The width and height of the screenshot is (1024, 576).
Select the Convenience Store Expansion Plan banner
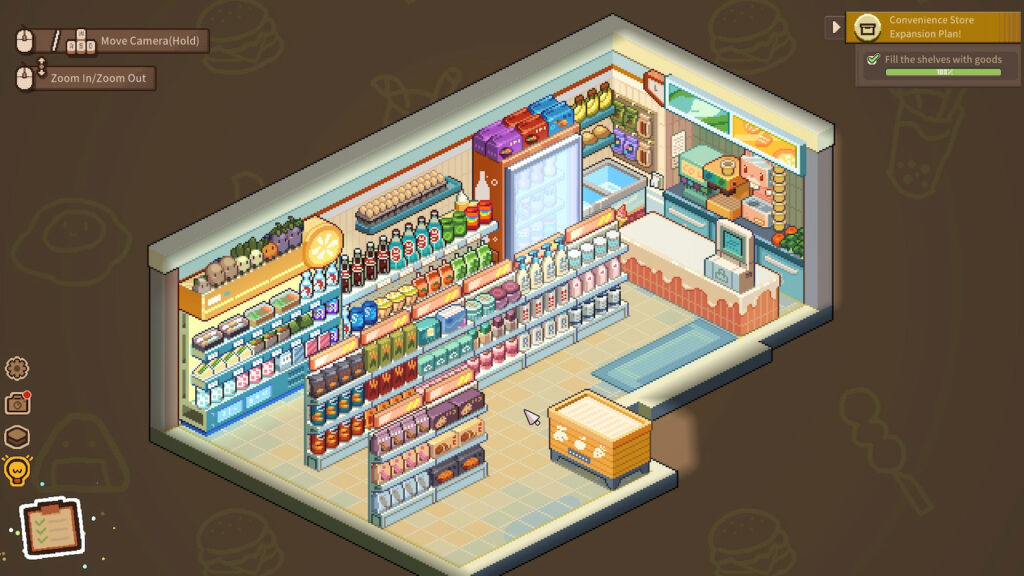pyautogui.click(x=933, y=27)
